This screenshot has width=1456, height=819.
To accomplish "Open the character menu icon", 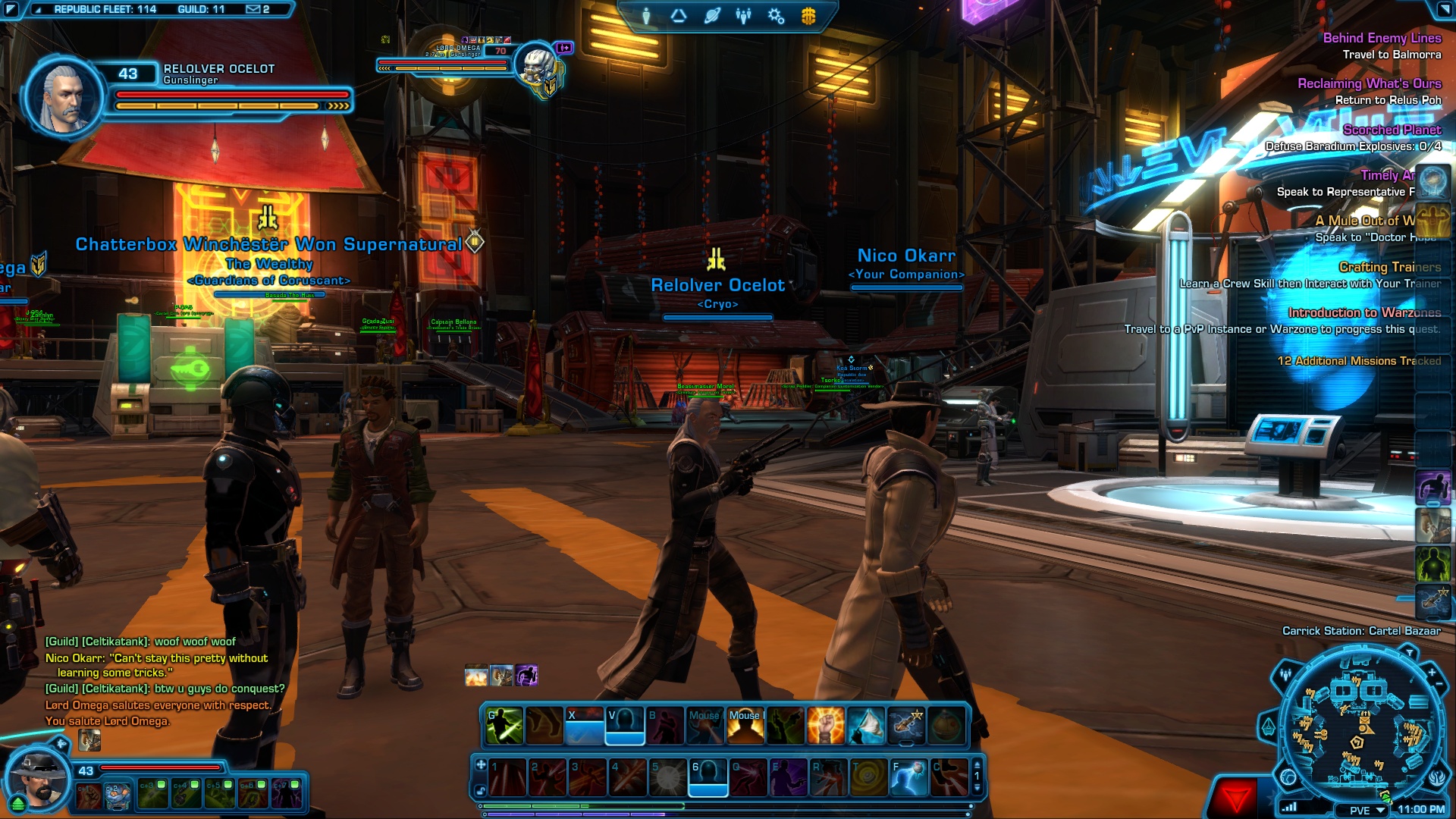I will tap(646, 16).
